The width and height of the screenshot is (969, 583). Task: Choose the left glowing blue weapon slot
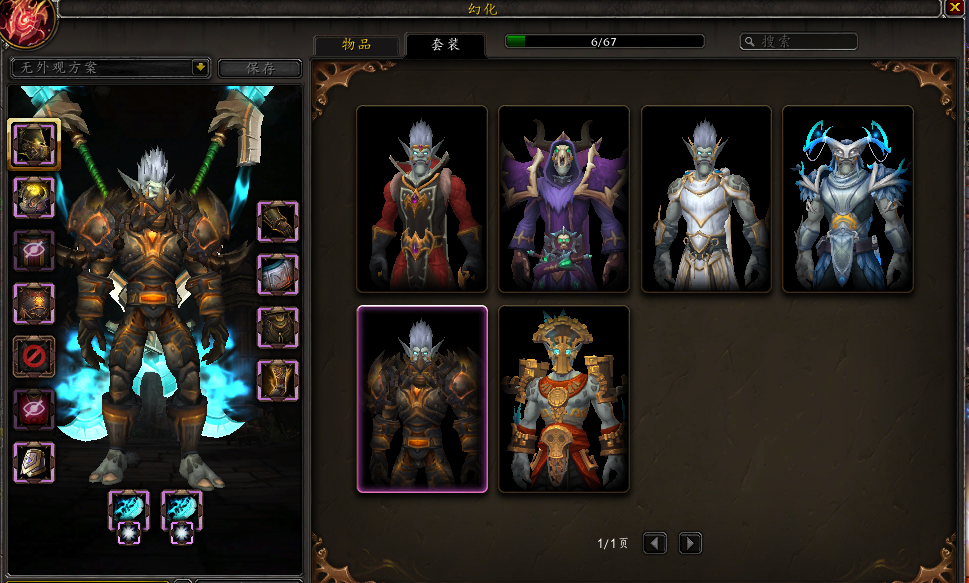(129, 509)
